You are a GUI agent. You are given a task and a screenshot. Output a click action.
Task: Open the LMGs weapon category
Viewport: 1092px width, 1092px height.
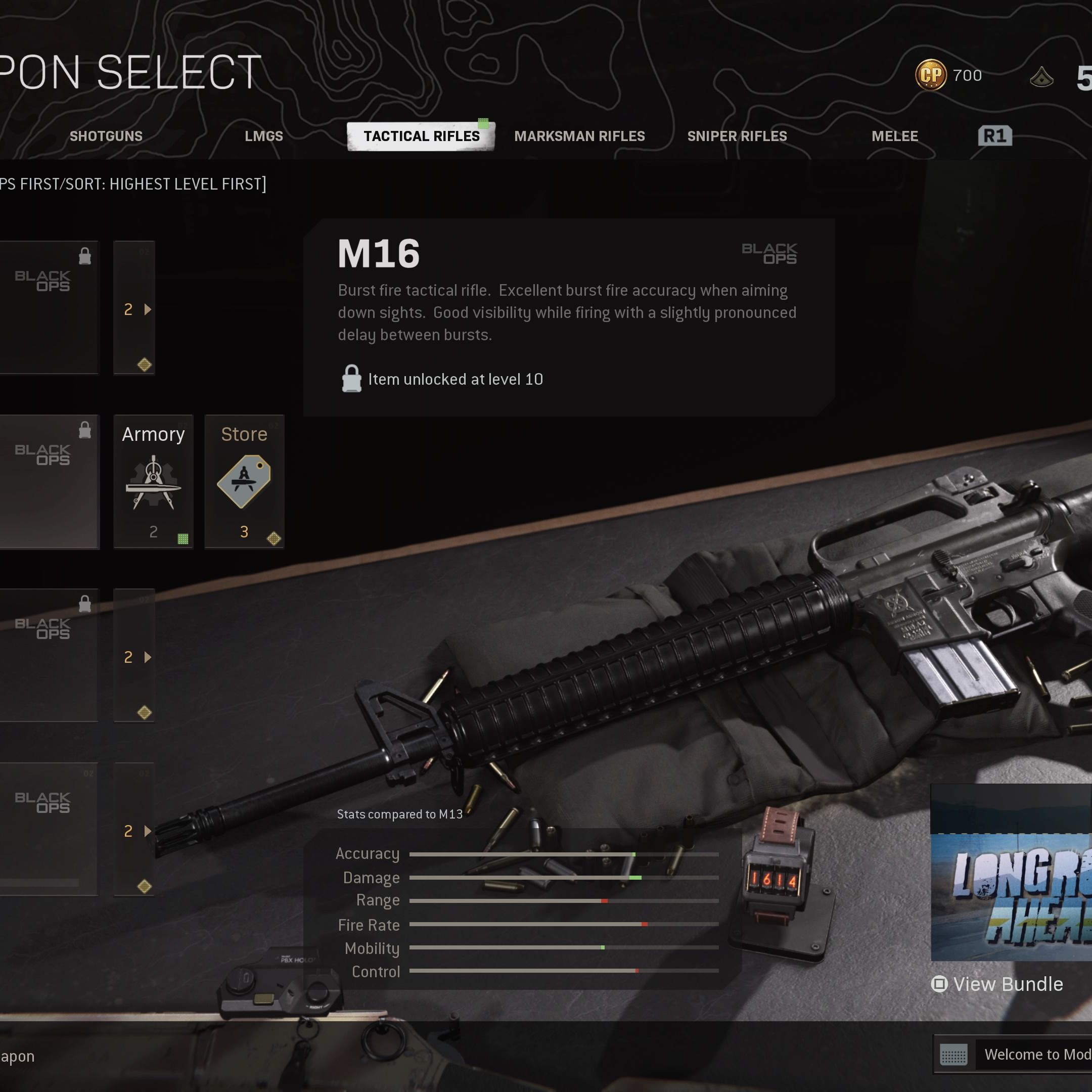click(263, 136)
